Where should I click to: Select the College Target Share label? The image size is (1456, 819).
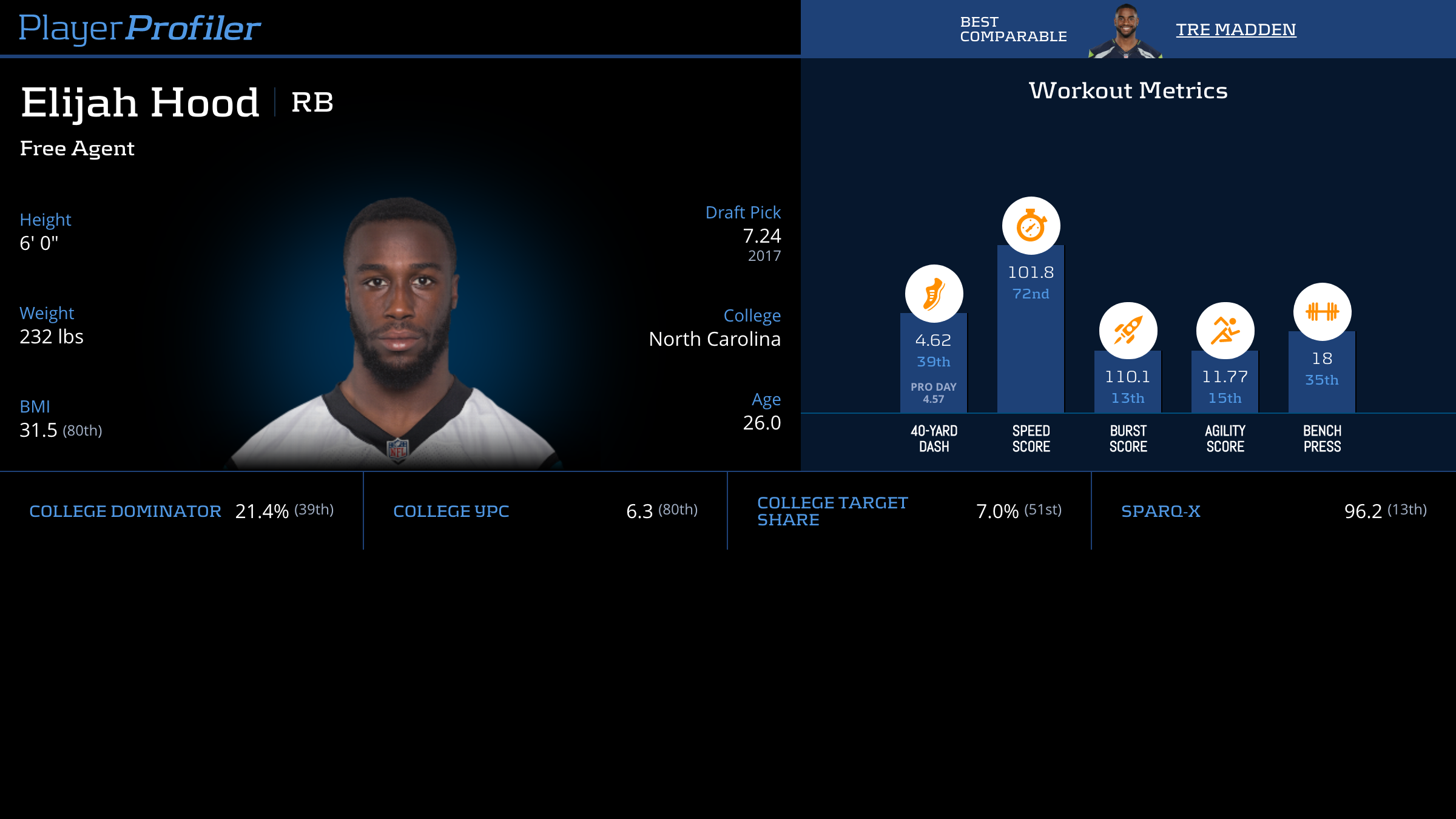pyautogui.click(x=832, y=511)
